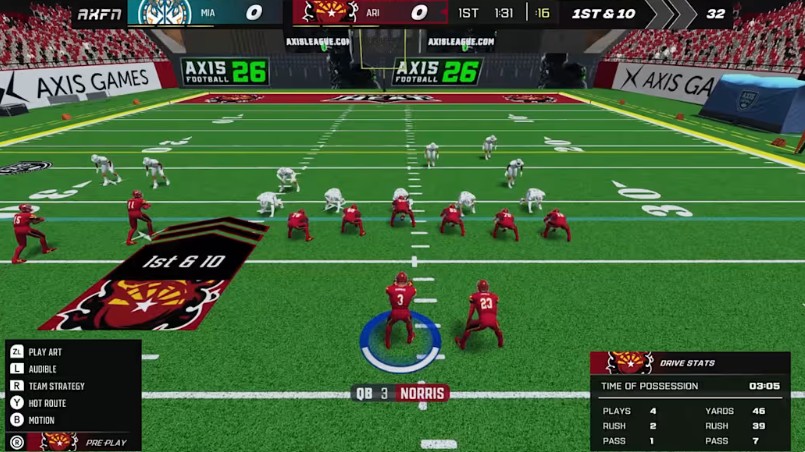Image resolution: width=805 pixels, height=452 pixels.
Task: Select the Play Art option
Action: (x=44, y=352)
